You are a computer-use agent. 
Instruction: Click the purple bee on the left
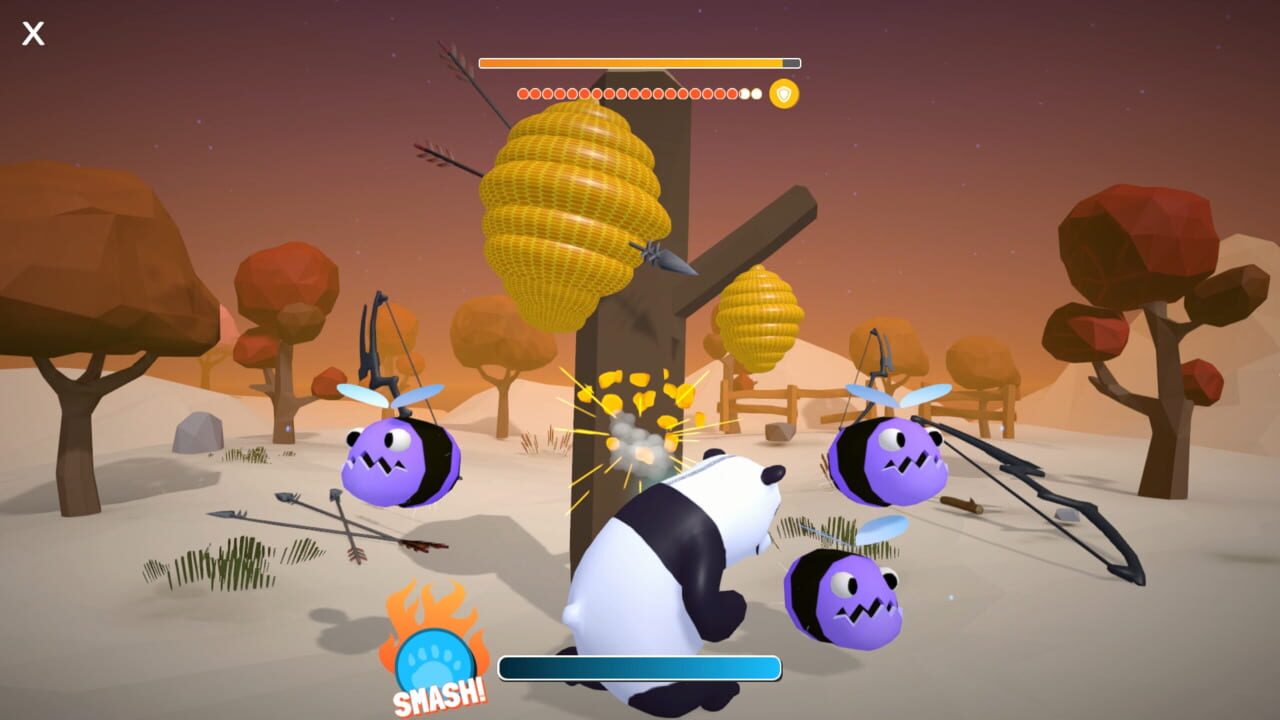[400, 460]
